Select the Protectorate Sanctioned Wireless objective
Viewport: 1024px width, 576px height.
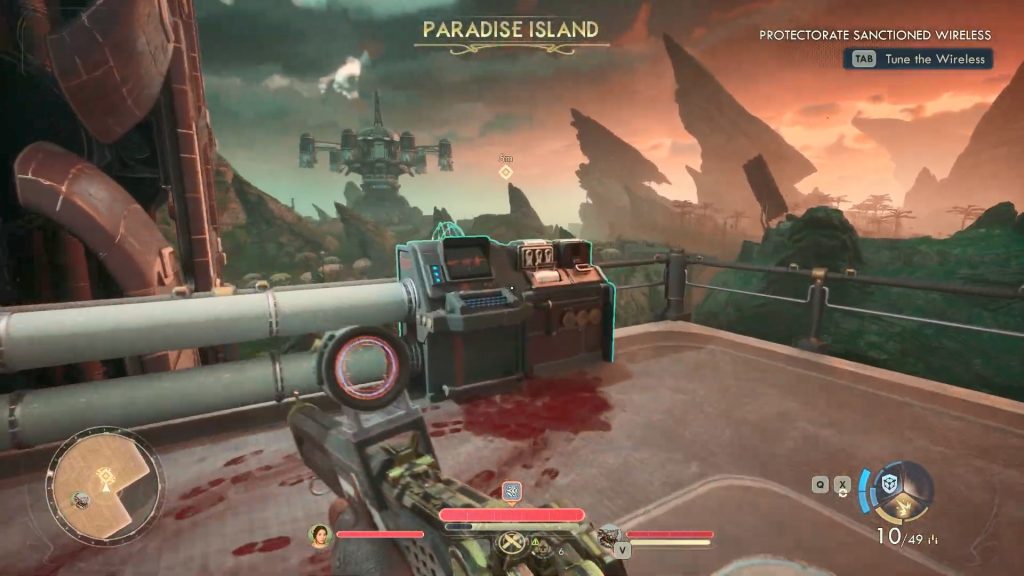875,35
